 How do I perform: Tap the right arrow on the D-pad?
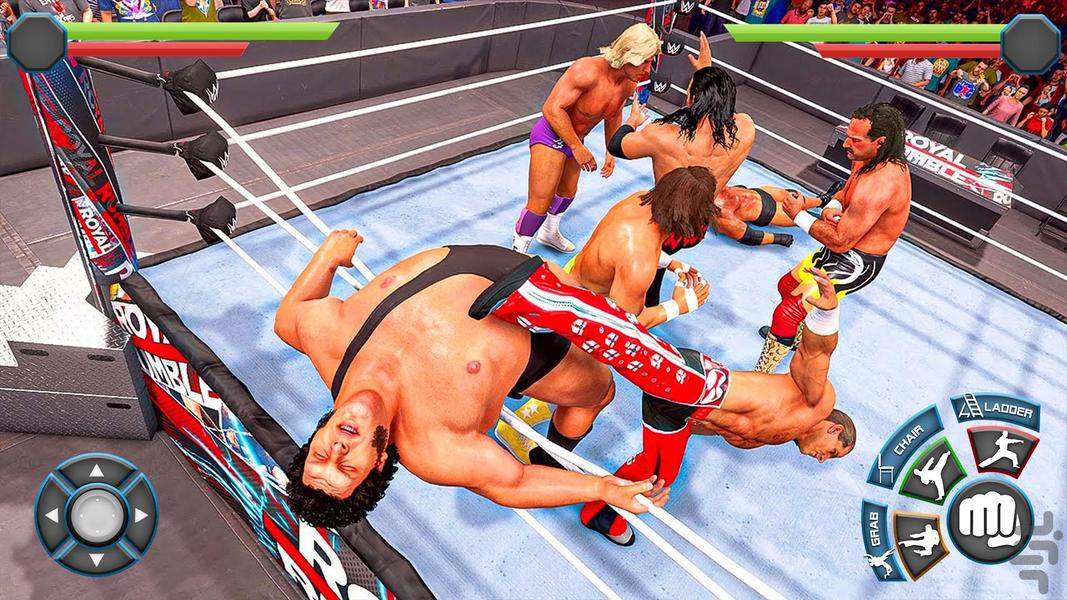tap(141, 515)
